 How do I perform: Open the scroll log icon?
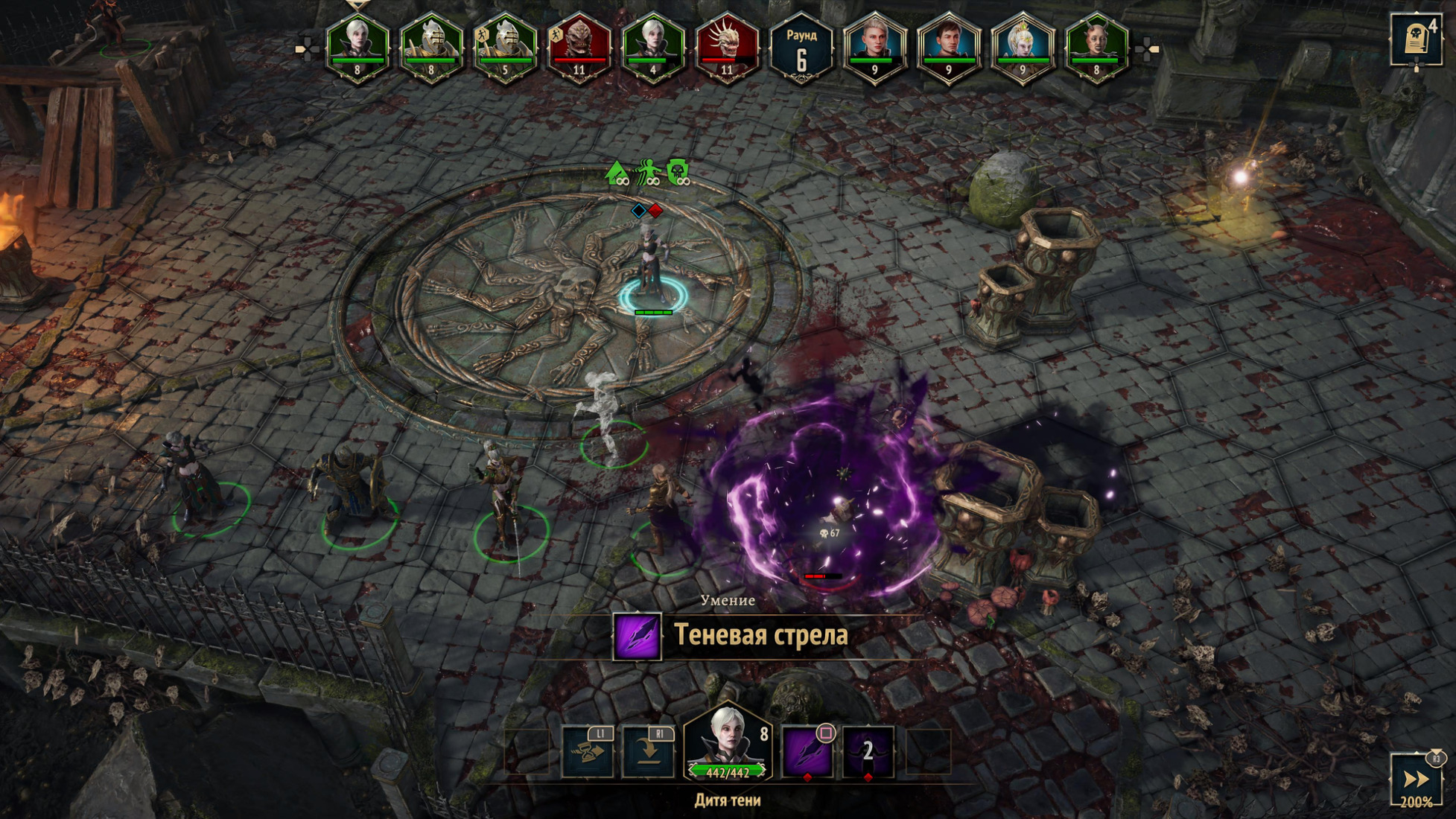1414,39
